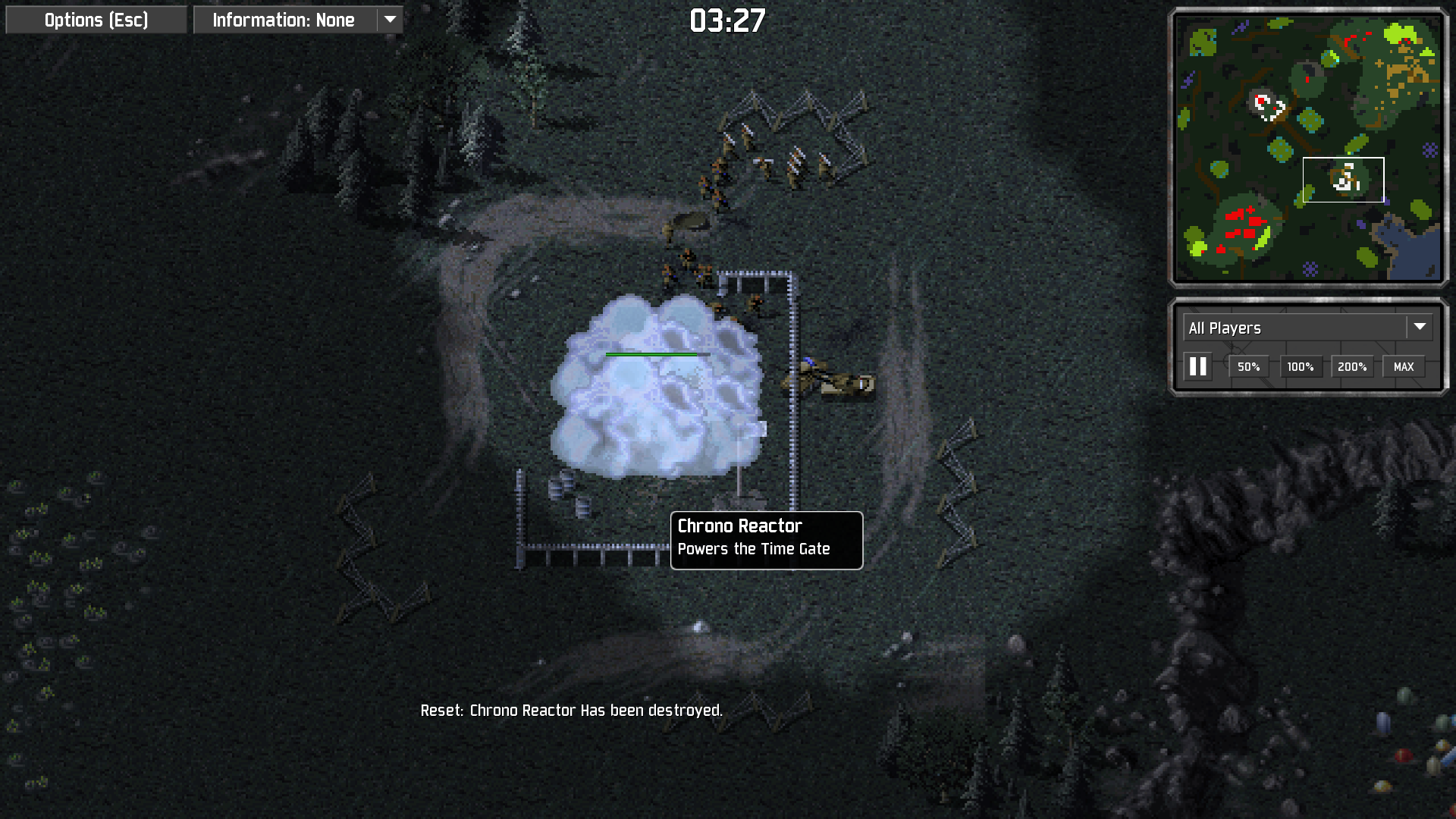Viewport: 1456px width, 819px height.
Task: Set replay speed to 200%
Action: pyautogui.click(x=1351, y=367)
